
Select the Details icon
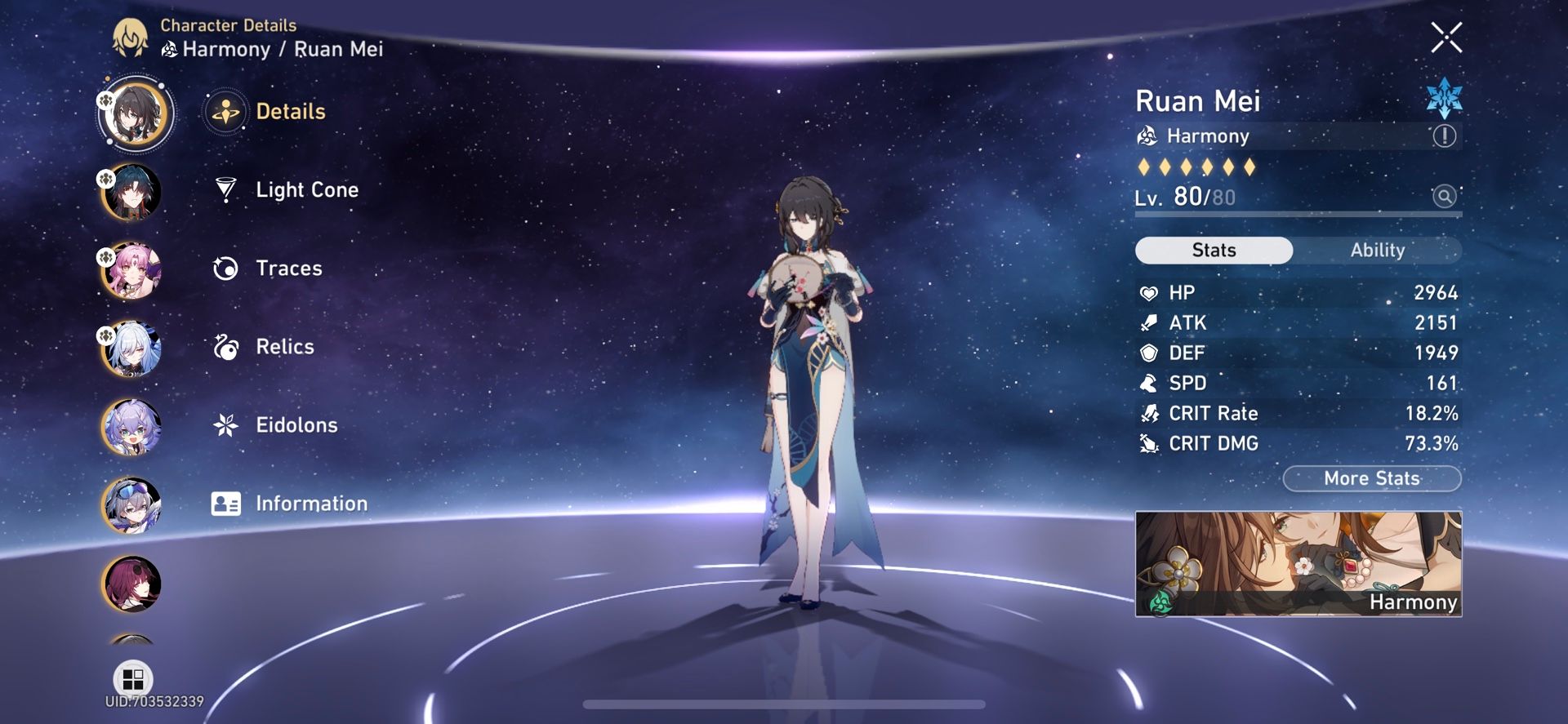click(225, 112)
